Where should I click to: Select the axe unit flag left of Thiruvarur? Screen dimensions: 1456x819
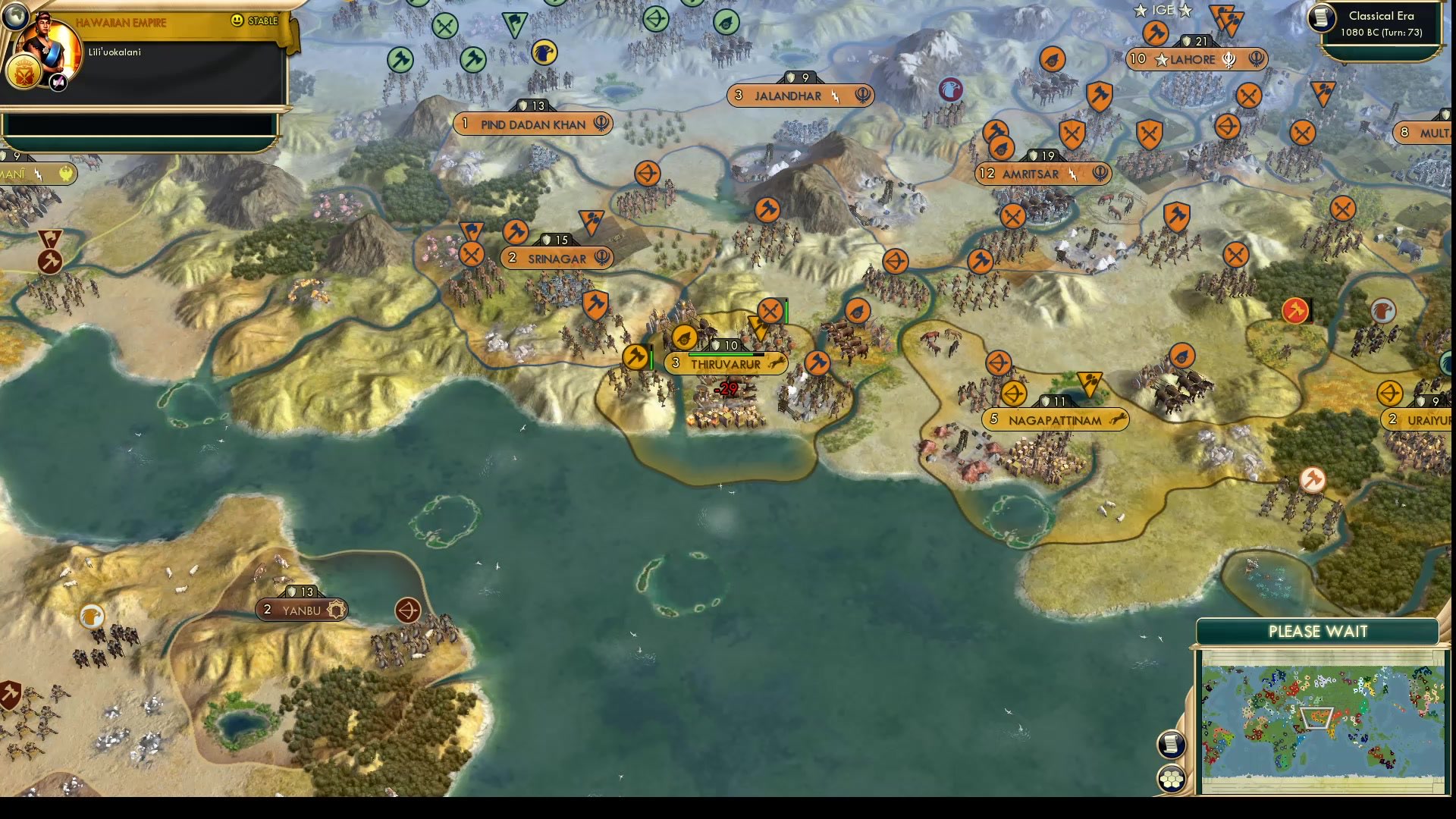[x=635, y=356]
